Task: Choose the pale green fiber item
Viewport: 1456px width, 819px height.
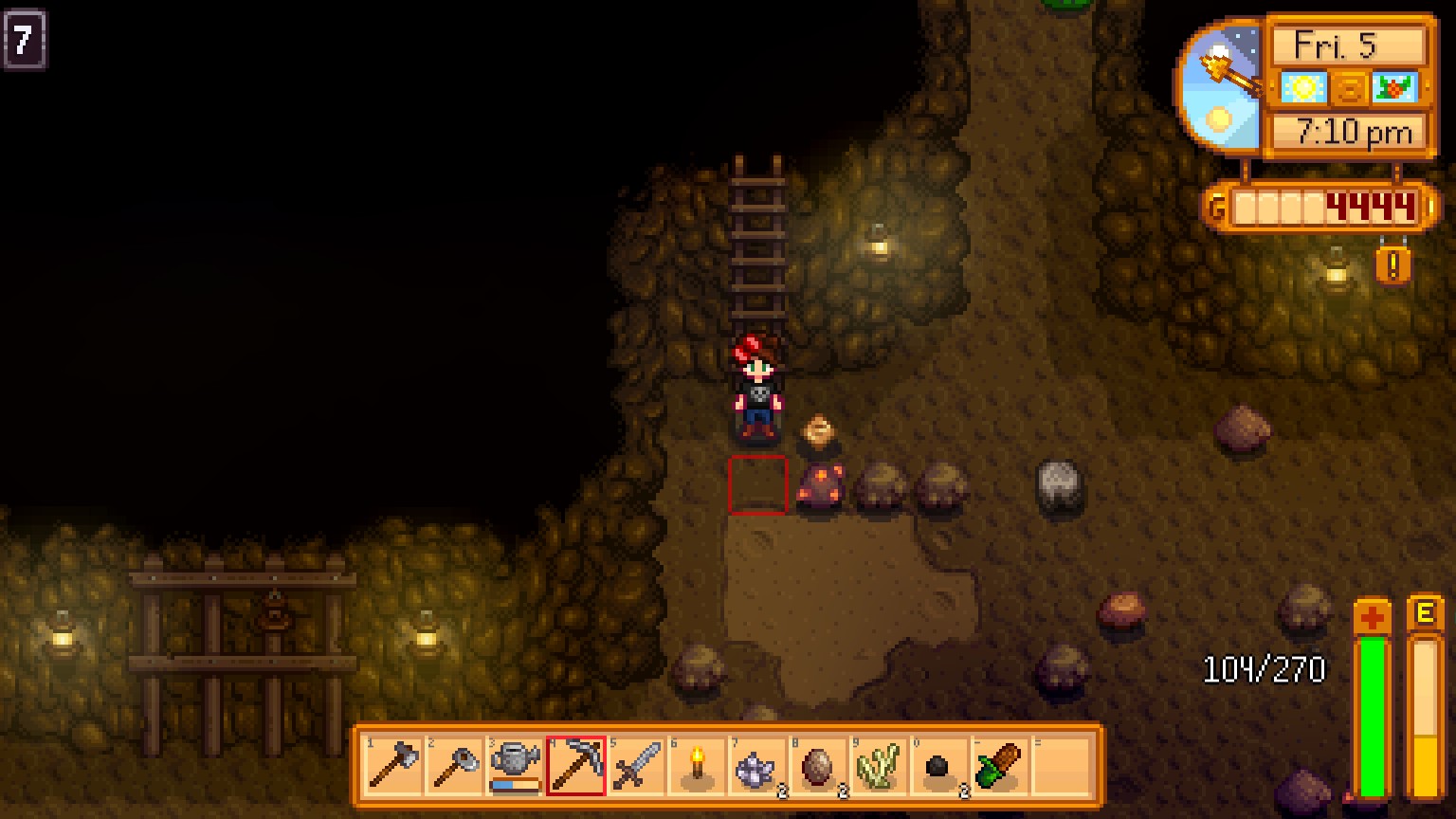Action: [879, 765]
